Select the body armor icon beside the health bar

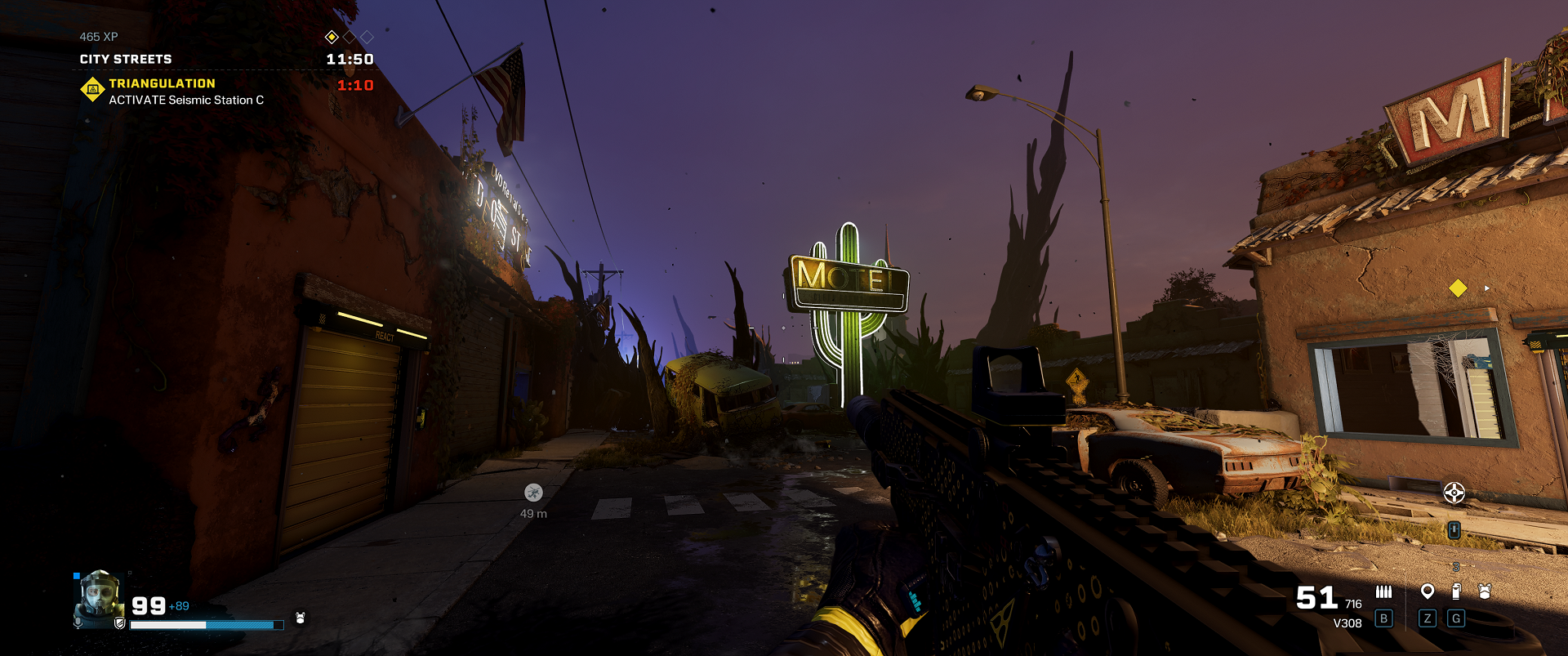tap(300, 618)
